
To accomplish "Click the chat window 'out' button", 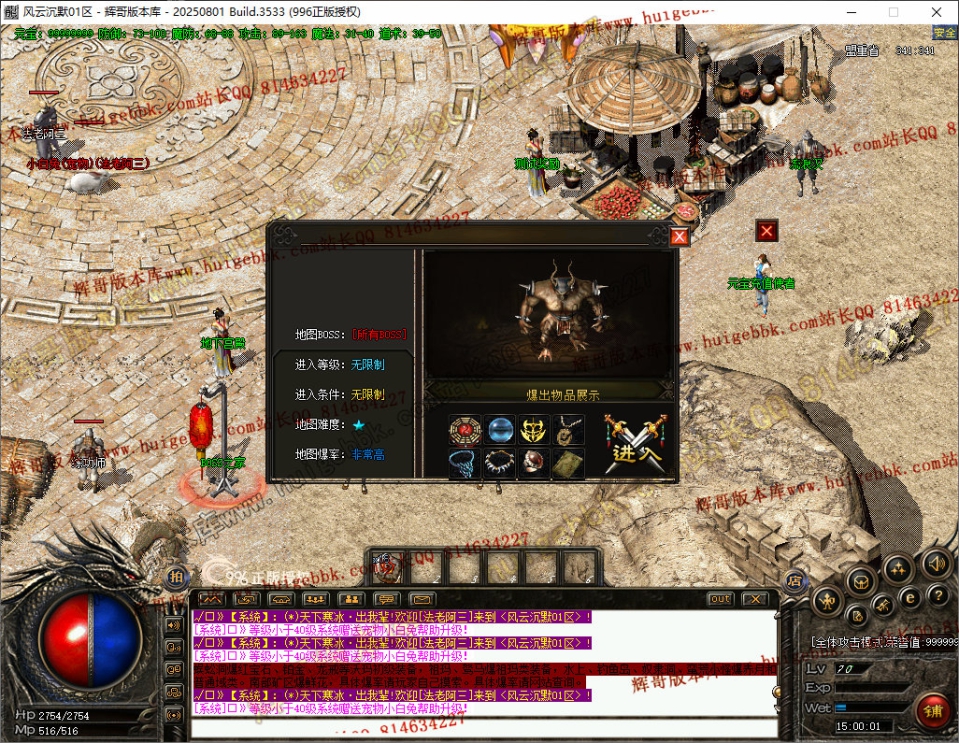I will coord(720,599).
